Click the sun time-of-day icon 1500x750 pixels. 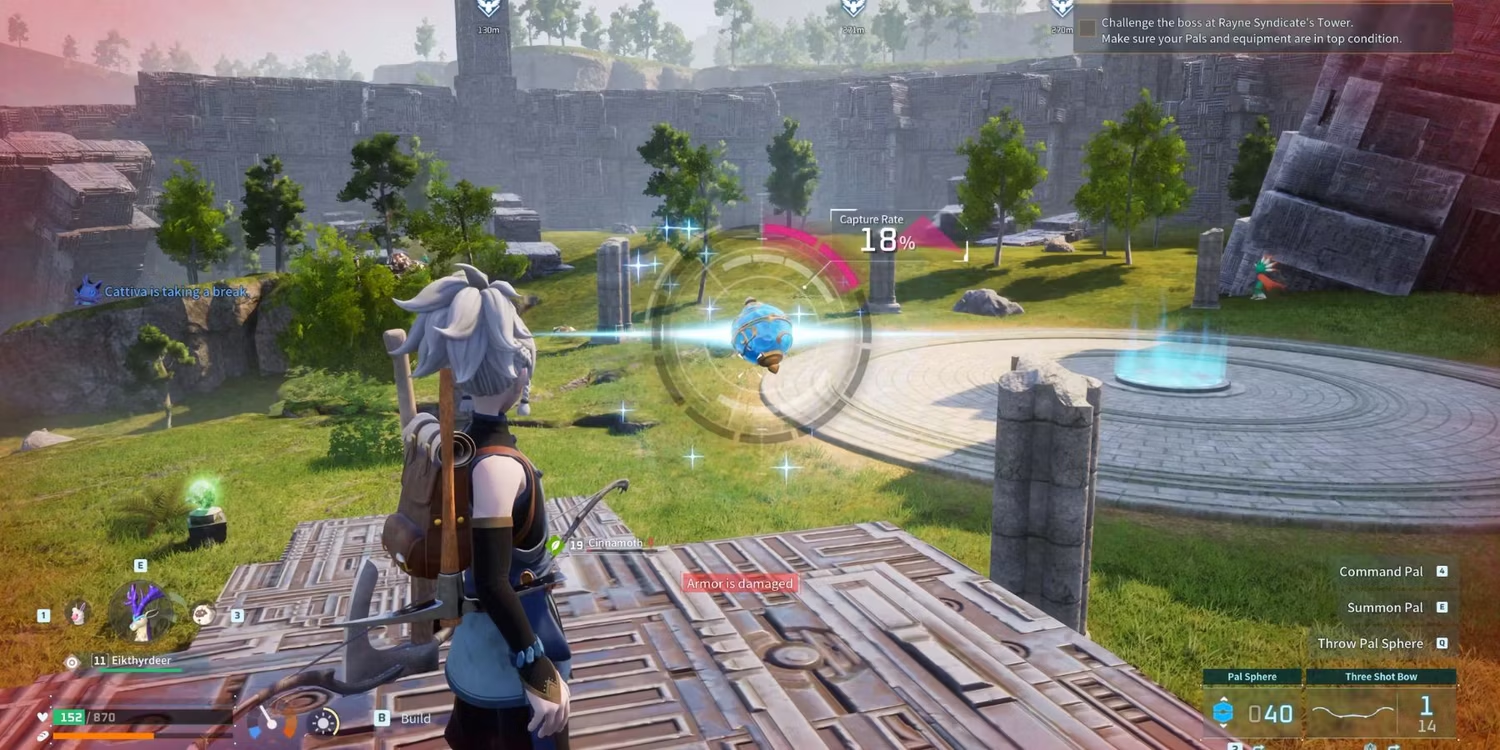[x=325, y=722]
